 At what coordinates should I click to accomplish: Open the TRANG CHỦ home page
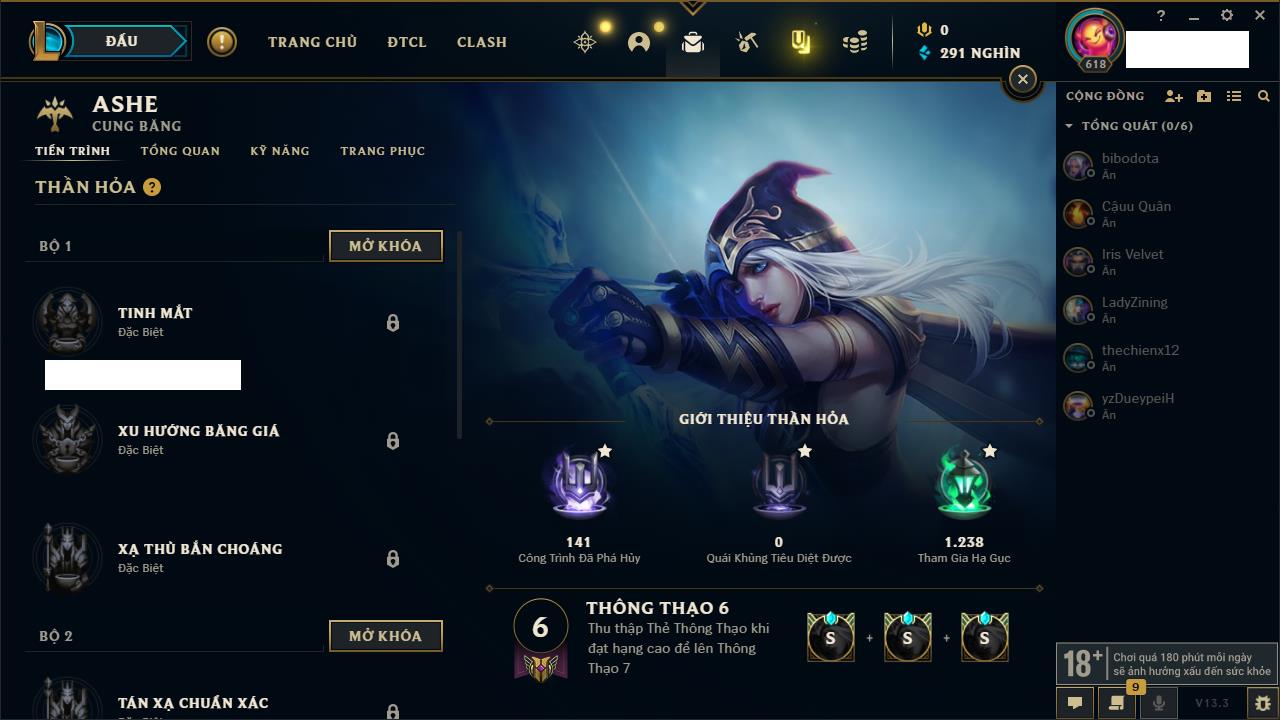[312, 42]
